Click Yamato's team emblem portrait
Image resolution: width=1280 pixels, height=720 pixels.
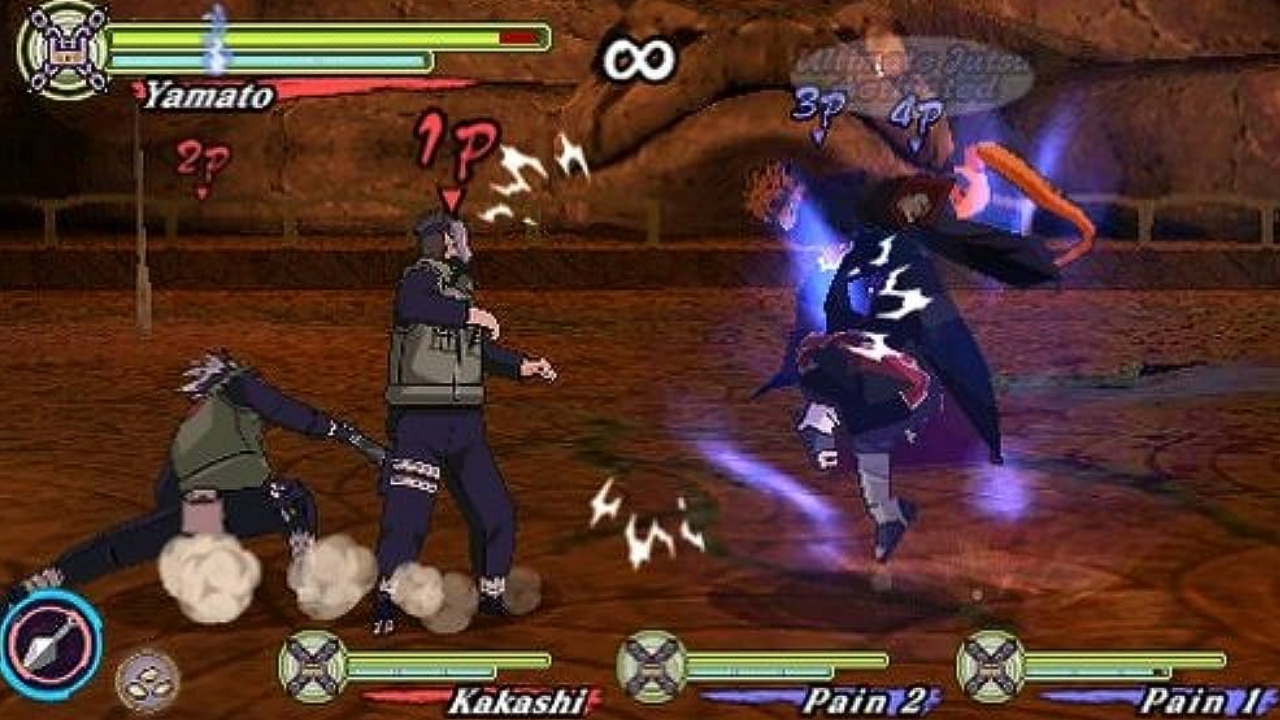(63, 50)
